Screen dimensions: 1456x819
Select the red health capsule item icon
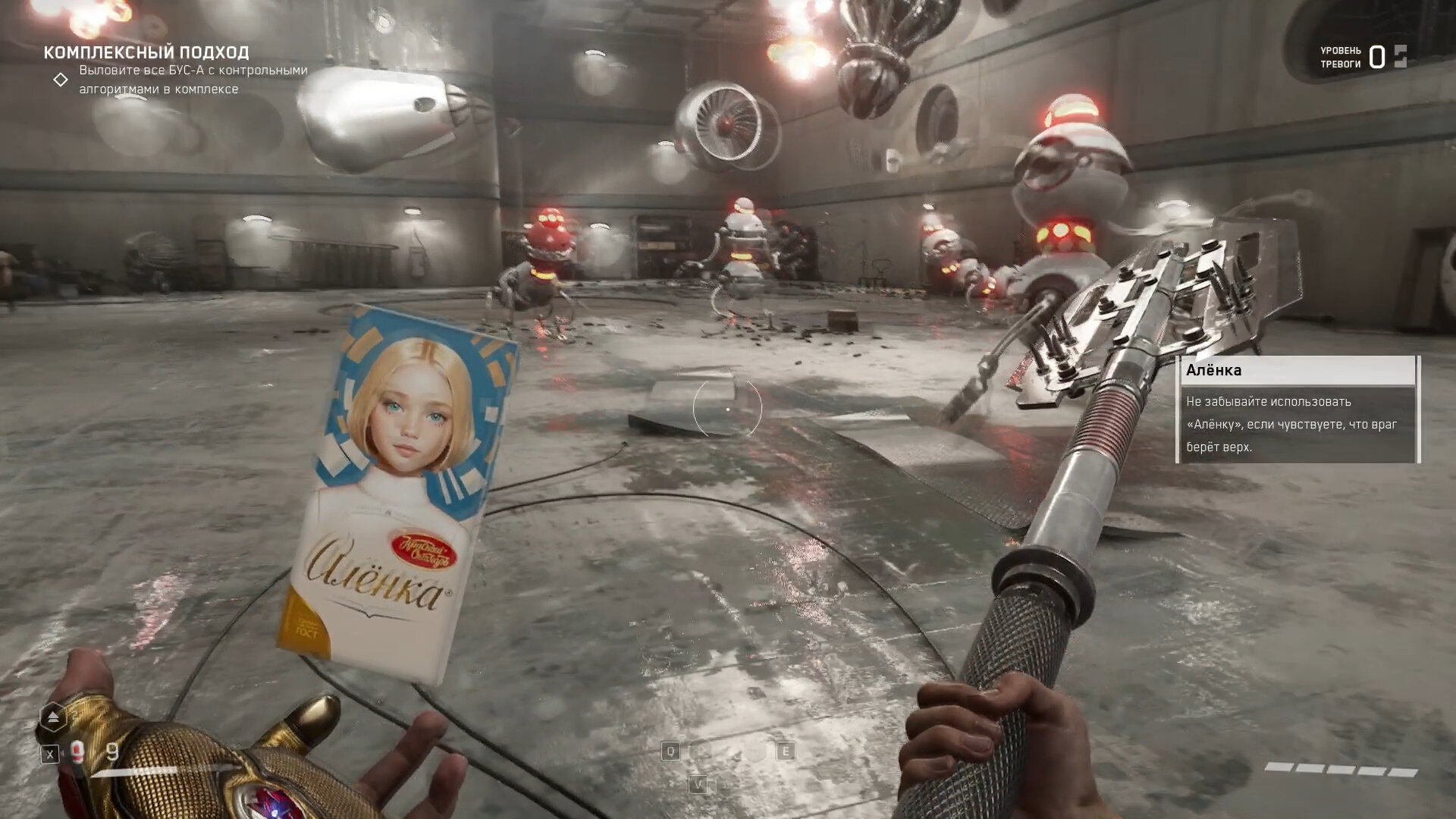[x=77, y=752]
